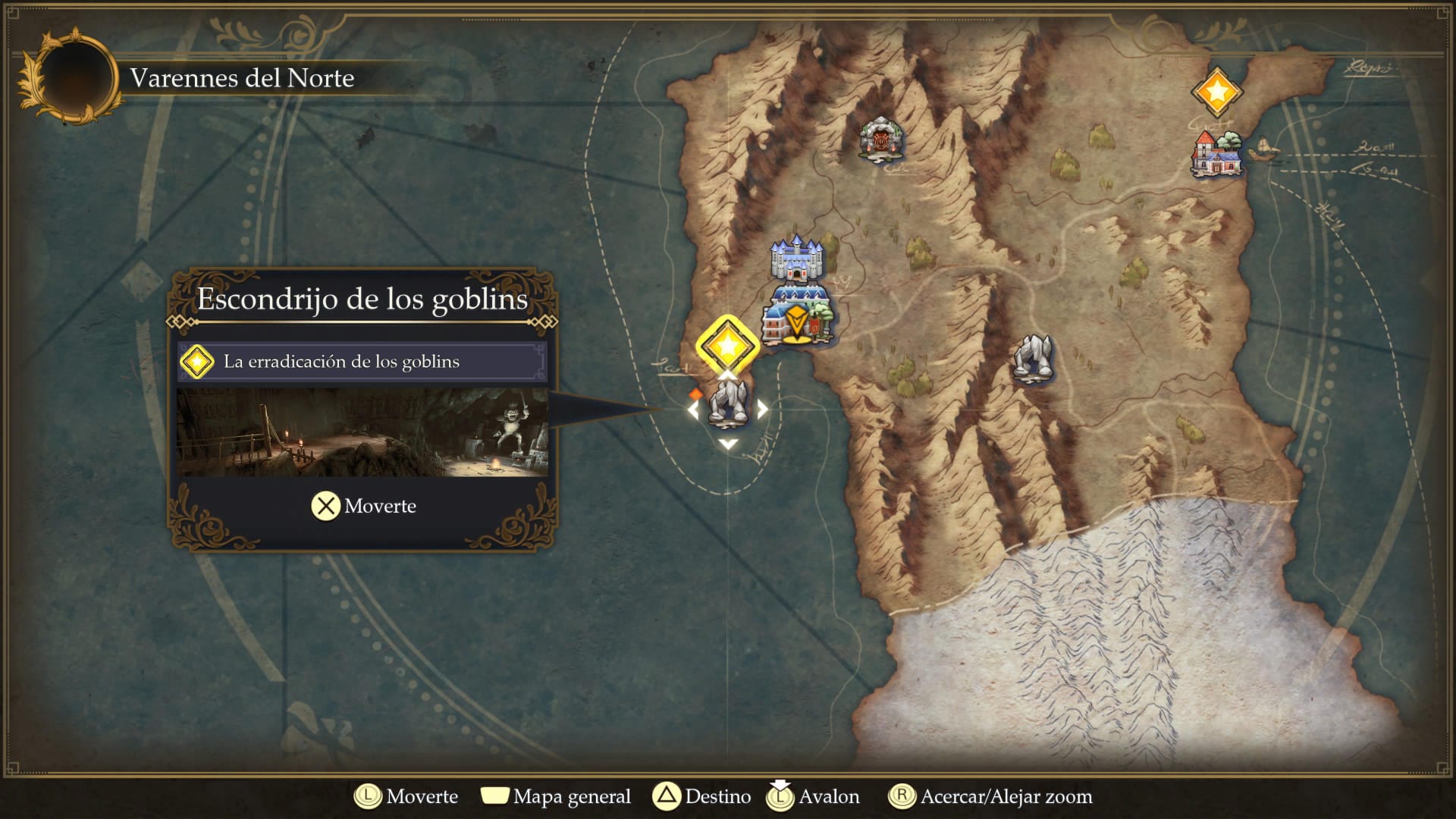Select the lone stone statue marker in the east

pos(1034,357)
